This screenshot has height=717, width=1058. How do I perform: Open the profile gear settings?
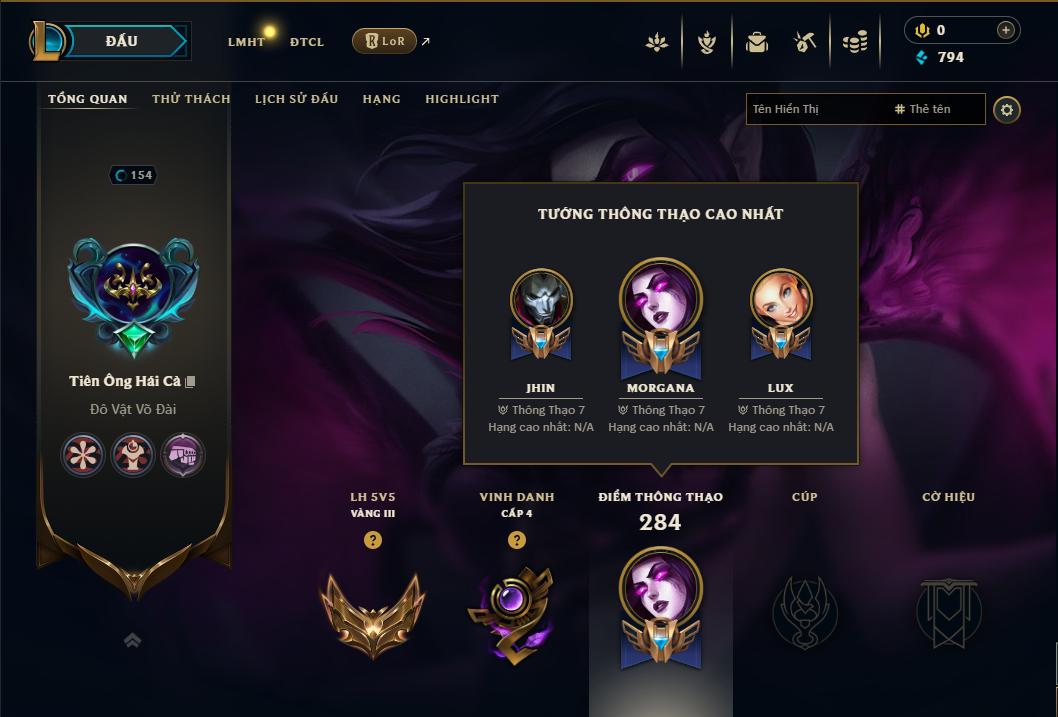click(x=1007, y=109)
